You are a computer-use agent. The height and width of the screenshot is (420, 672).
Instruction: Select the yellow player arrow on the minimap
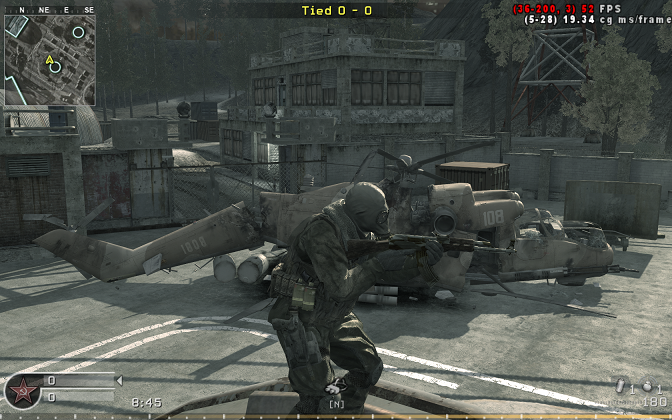[x=48, y=59]
